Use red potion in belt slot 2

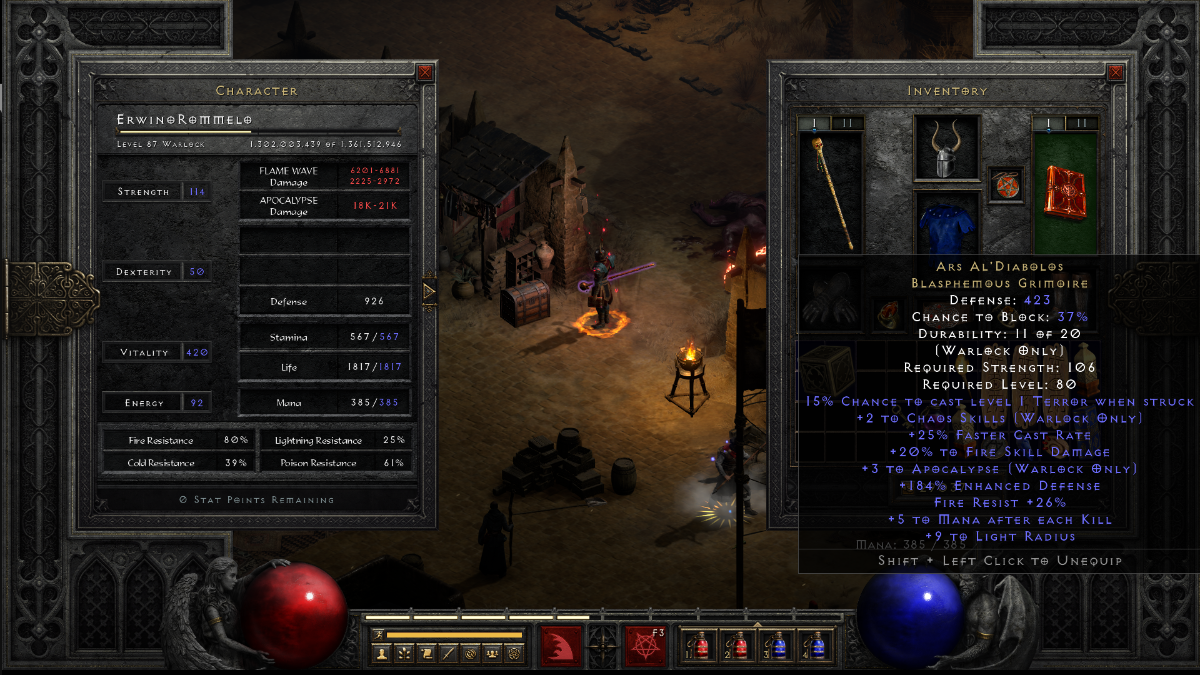pyautogui.click(x=739, y=647)
